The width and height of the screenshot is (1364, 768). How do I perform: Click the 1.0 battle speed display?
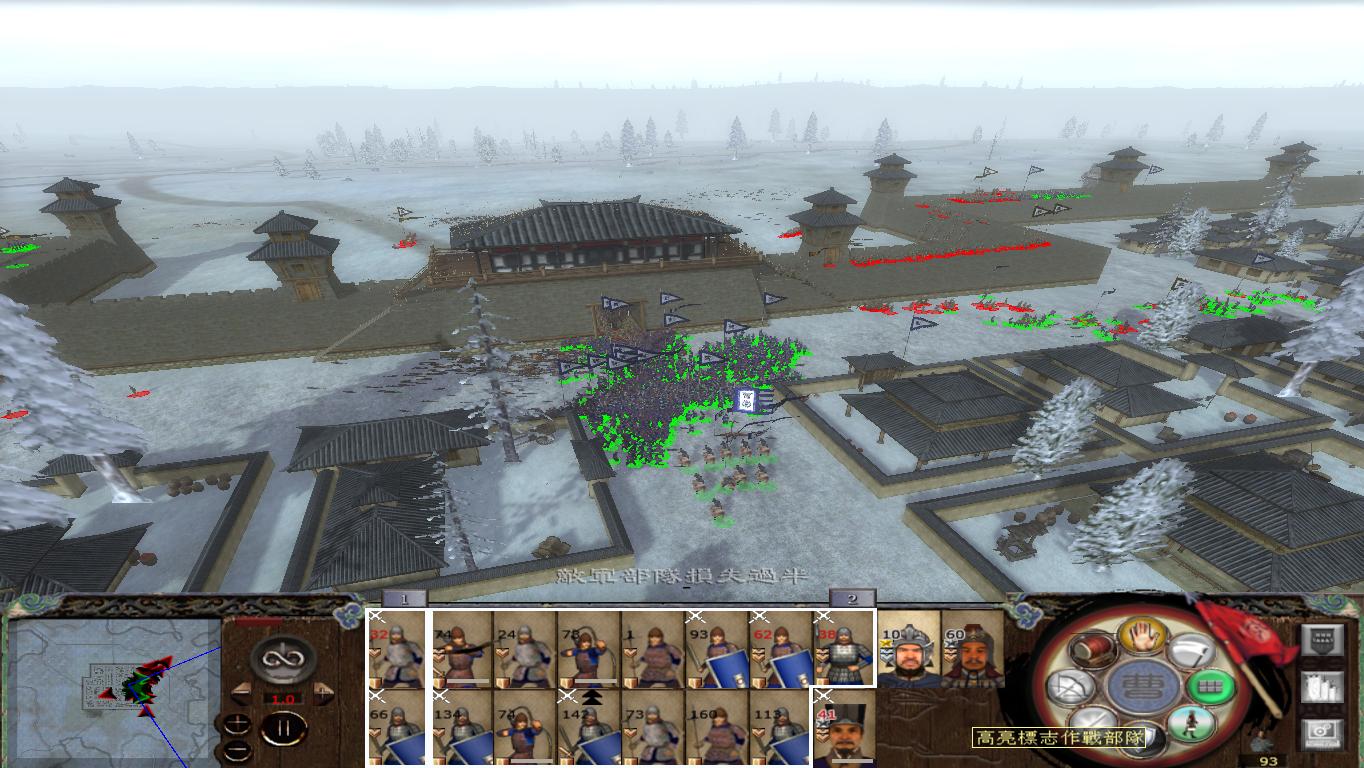click(x=283, y=698)
